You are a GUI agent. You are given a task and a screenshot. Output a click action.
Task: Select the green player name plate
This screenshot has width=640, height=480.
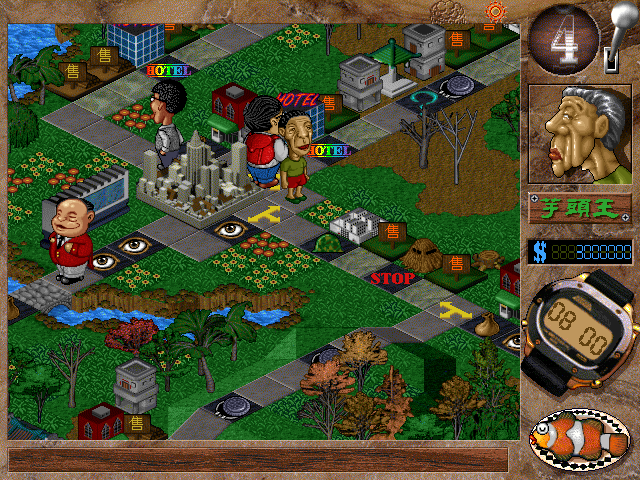click(580, 209)
